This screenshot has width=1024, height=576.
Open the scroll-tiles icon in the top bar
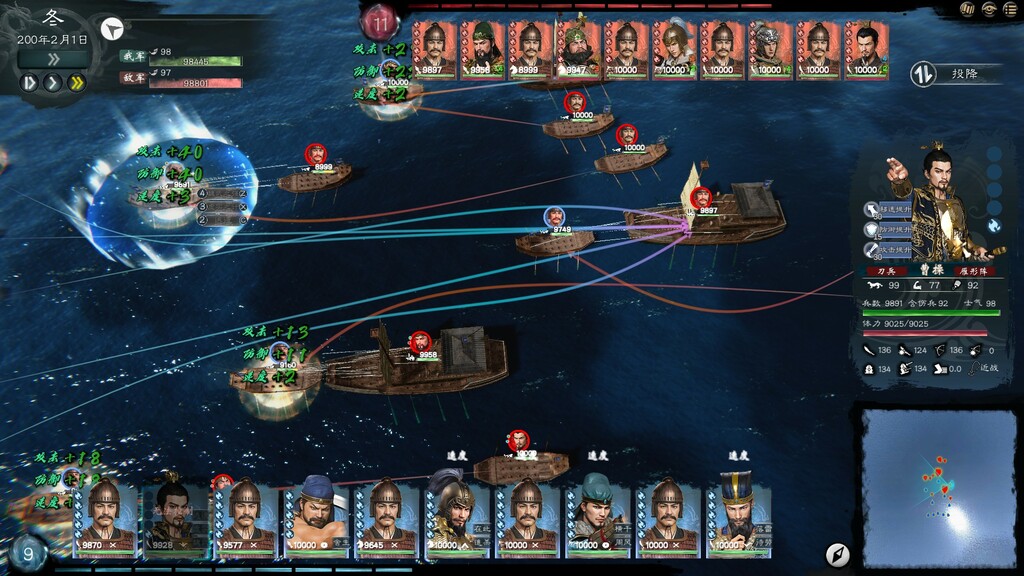(968, 9)
